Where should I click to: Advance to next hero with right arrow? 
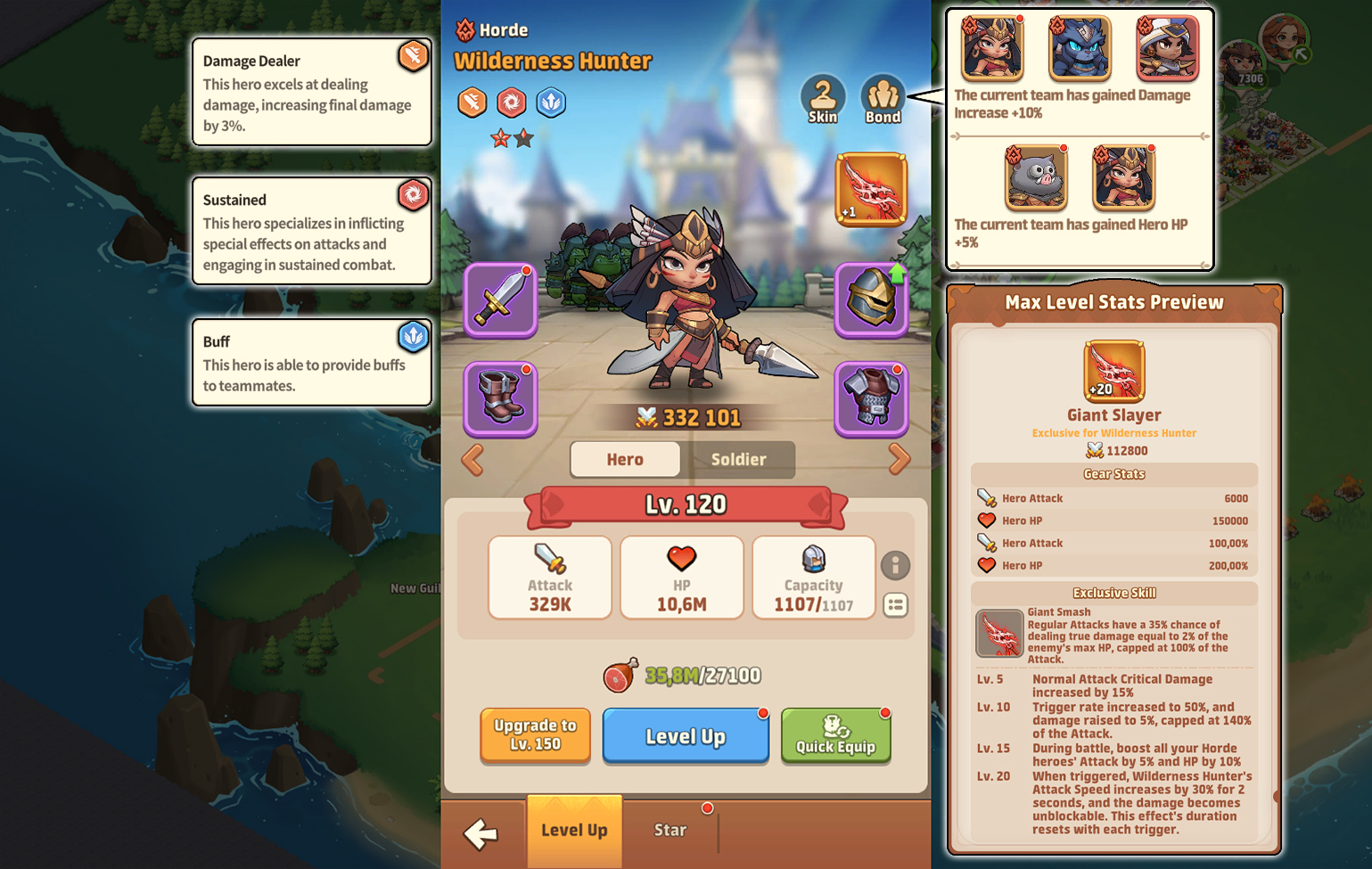tap(900, 459)
